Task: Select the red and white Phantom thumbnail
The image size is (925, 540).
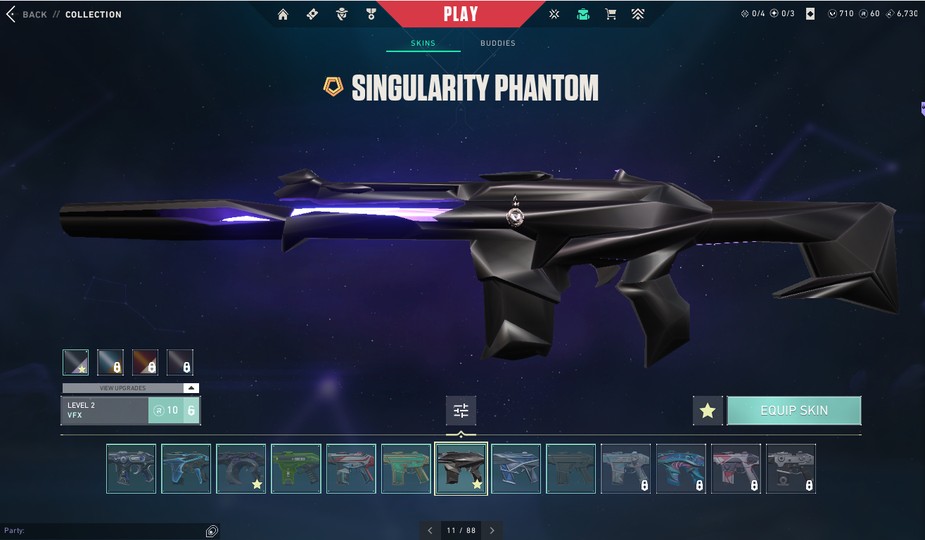Action: click(351, 469)
